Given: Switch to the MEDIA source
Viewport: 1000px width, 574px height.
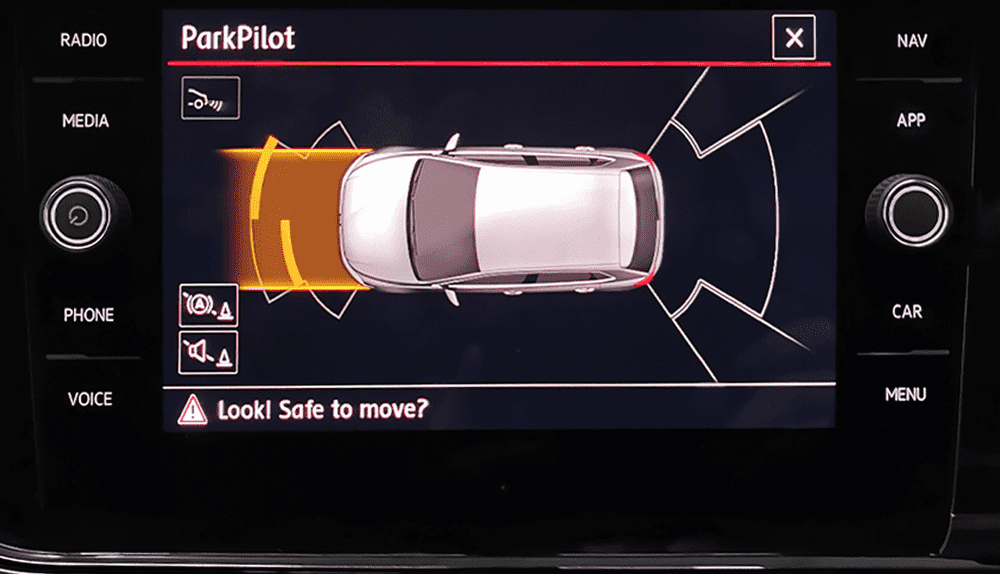Looking at the screenshot, I should pos(86,121).
